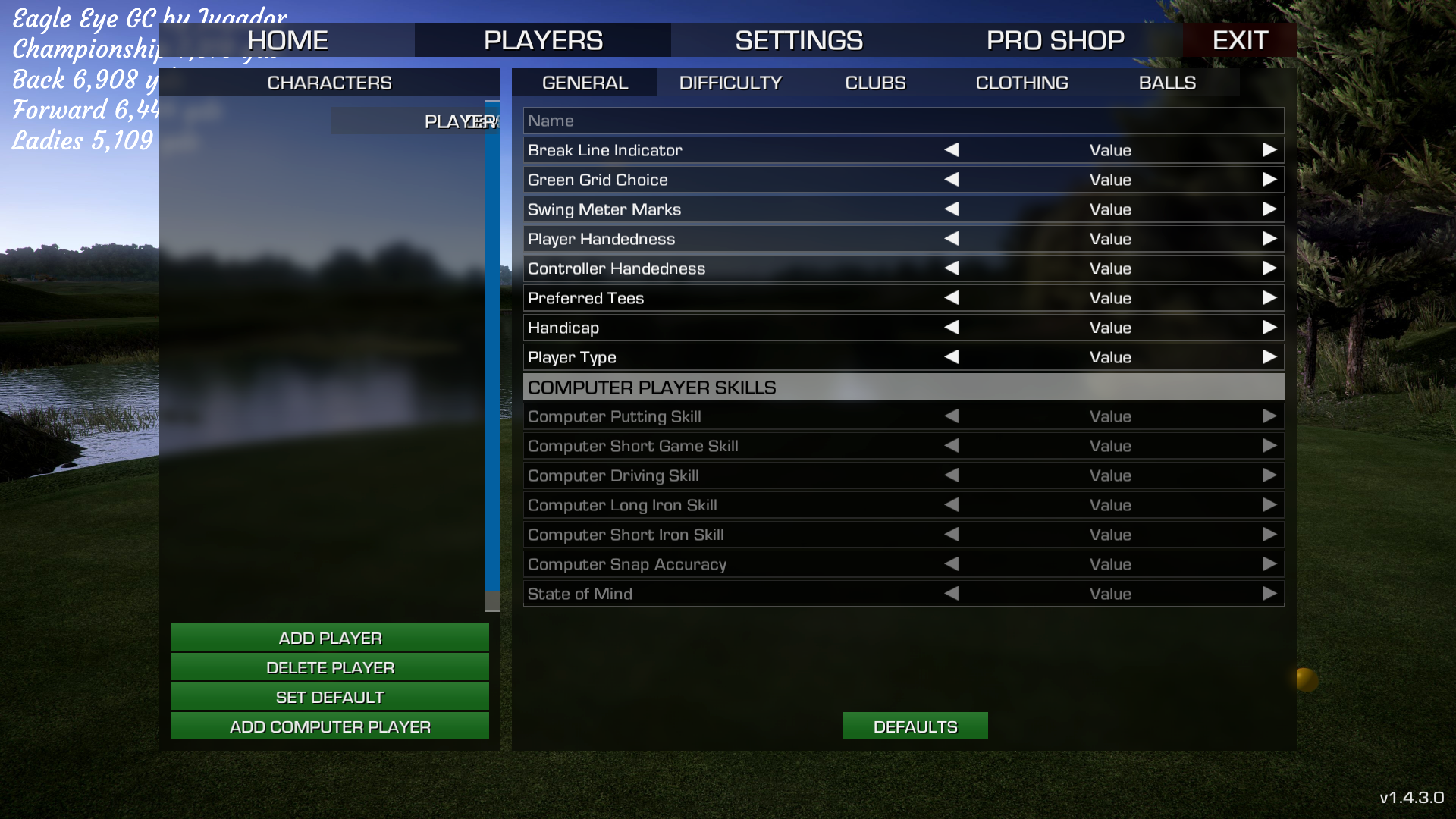Click the EXIT button
This screenshot has width=1456, height=819.
[x=1239, y=40]
